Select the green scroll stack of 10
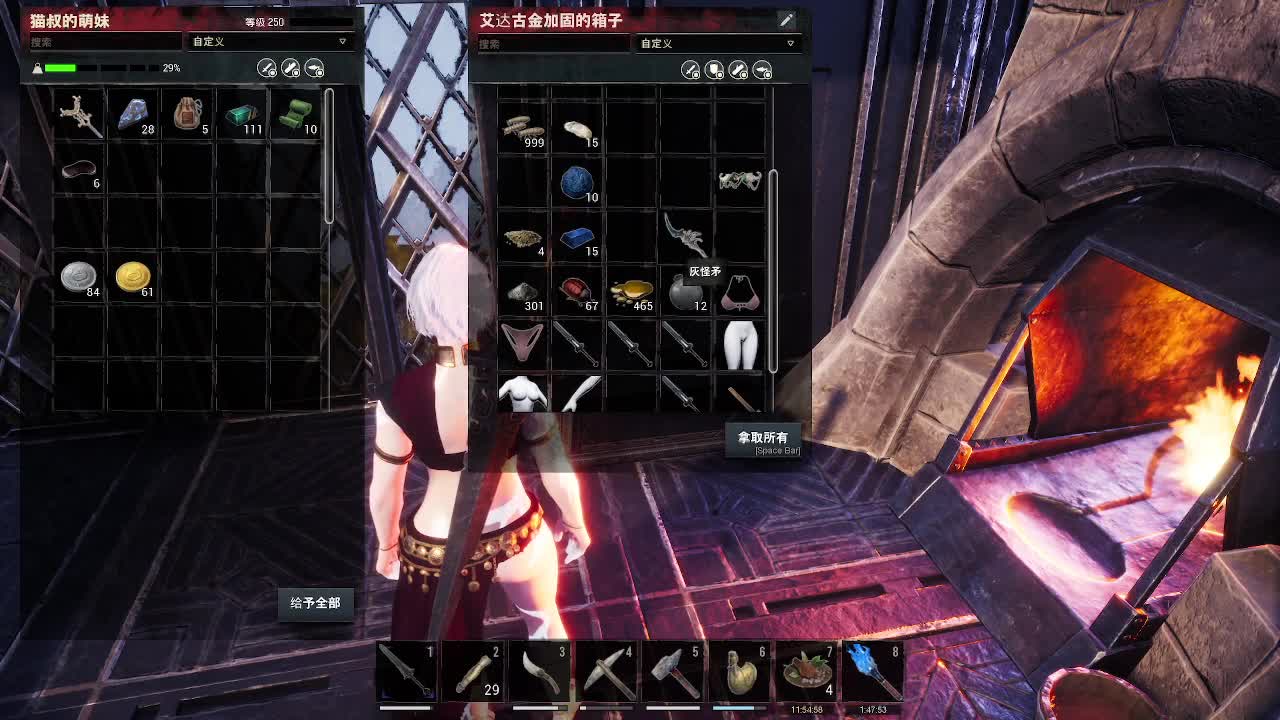The image size is (1280, 720). 296,115
